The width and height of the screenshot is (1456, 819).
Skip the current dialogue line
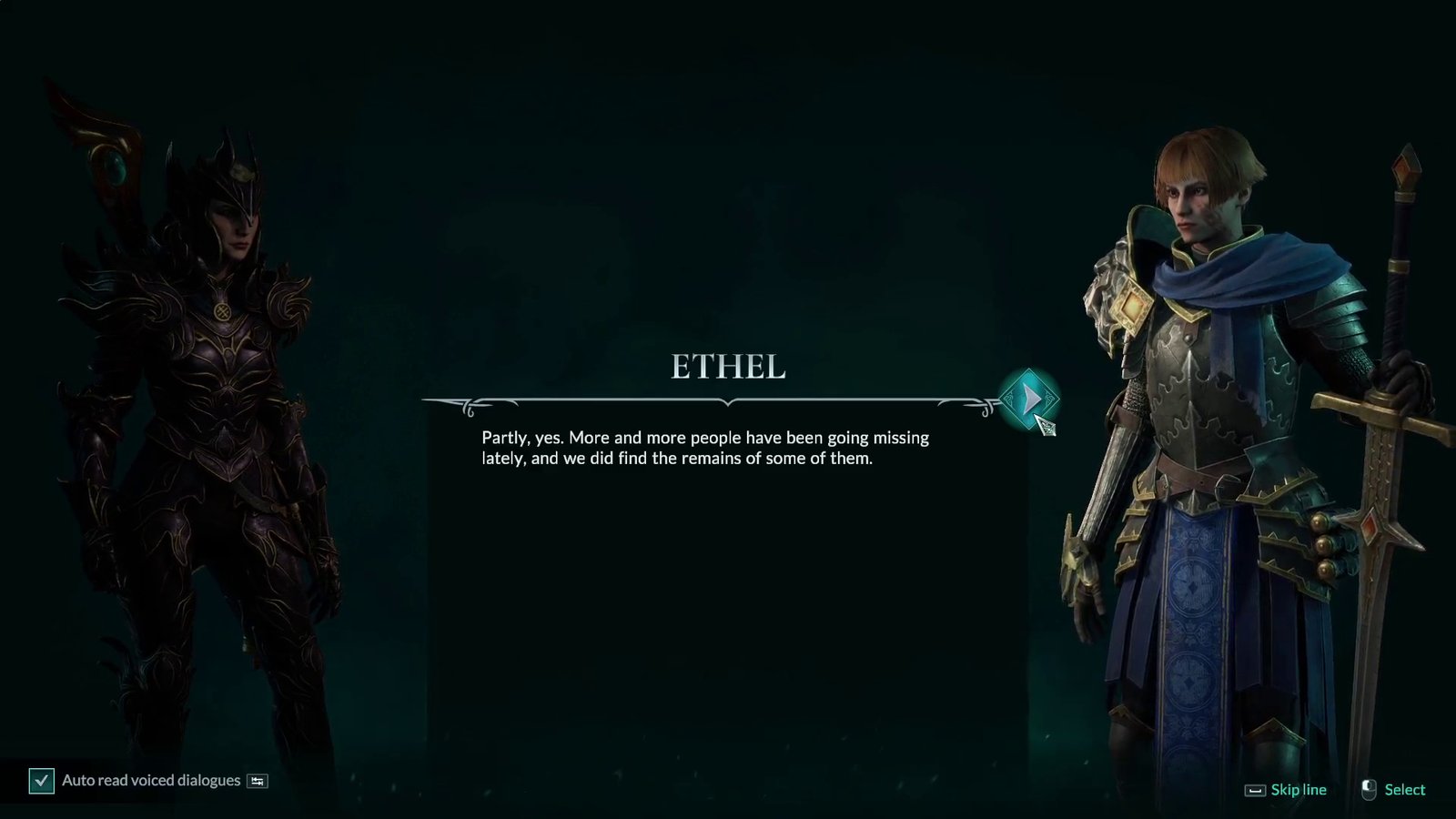[x=1287, y=790]
